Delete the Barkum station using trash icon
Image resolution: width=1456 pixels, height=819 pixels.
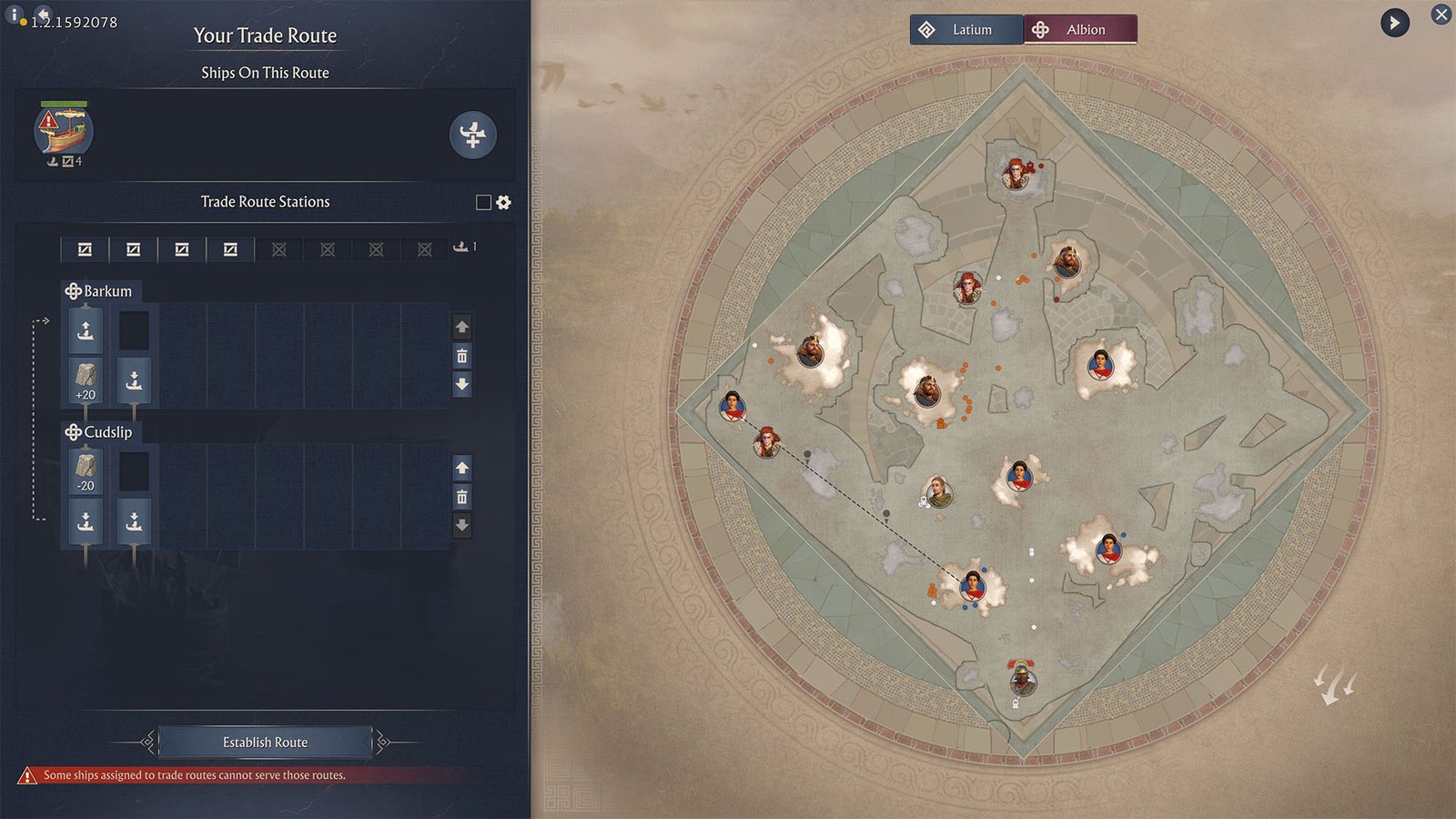462,357
